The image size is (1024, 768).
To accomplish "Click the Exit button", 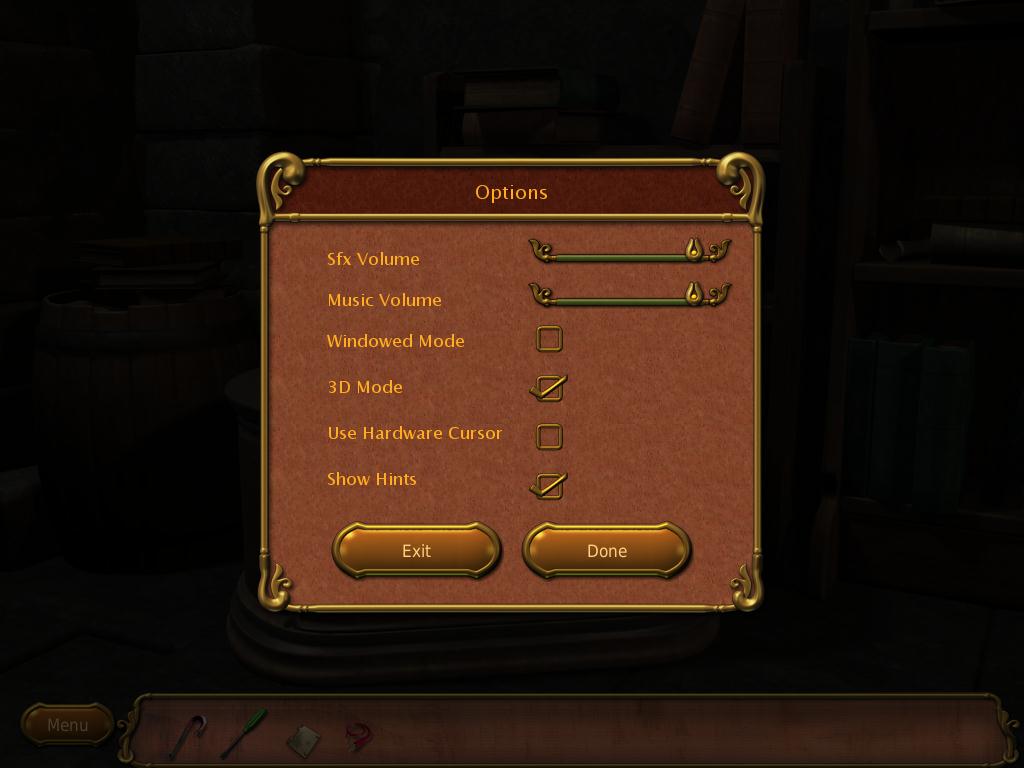I will coord(416,551).
